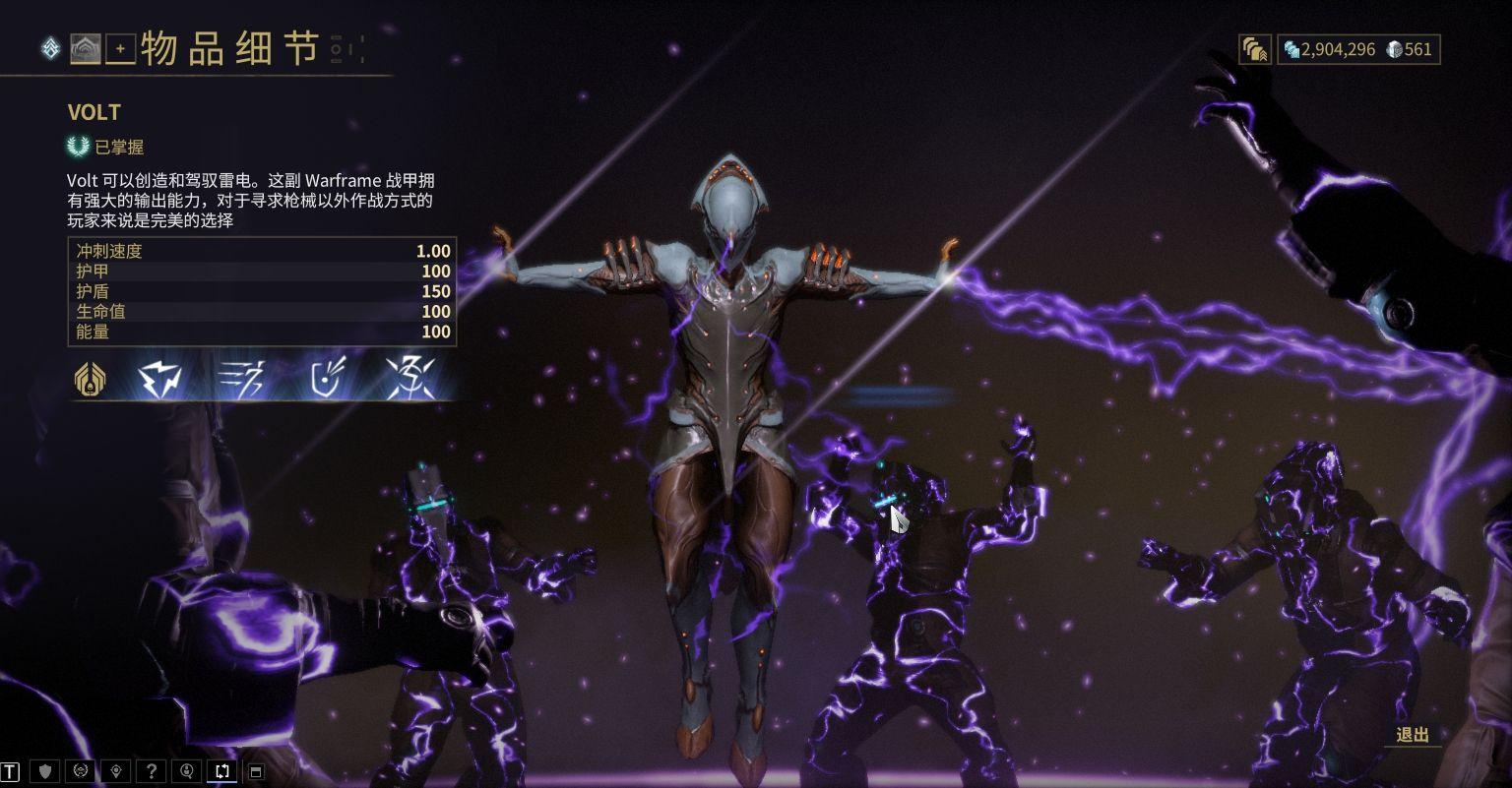Click the plus box beside helmet icon

(120, 48)
